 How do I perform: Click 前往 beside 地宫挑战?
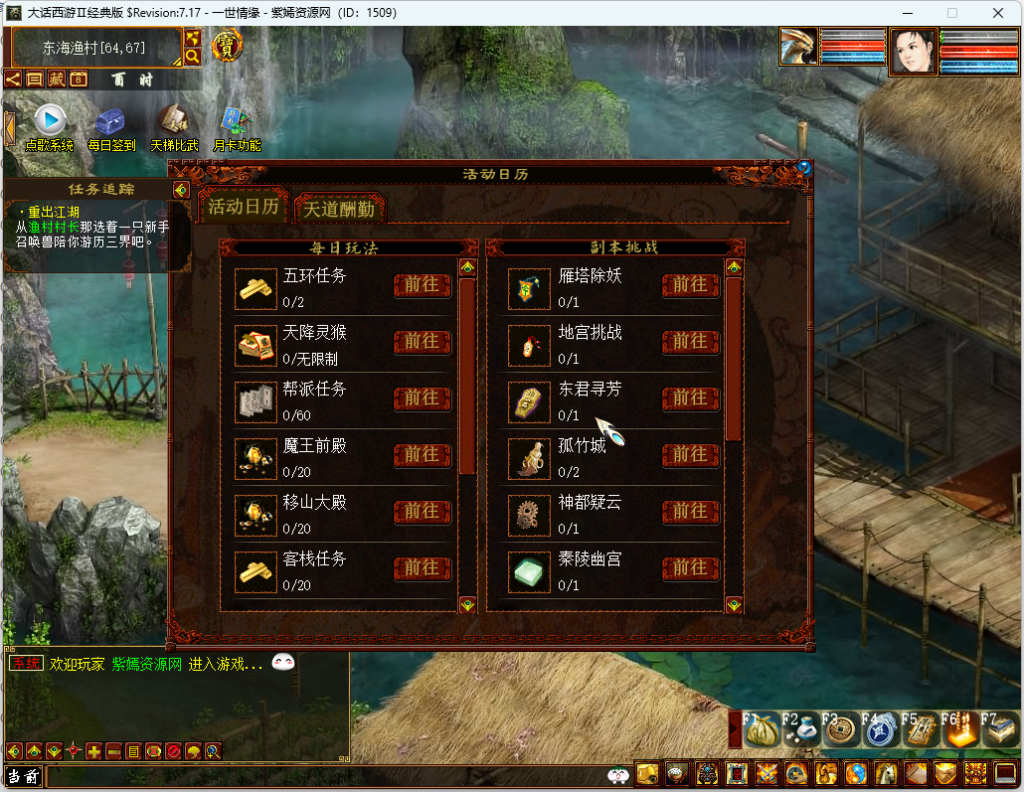pyautogui.click(x=690, y=342)
